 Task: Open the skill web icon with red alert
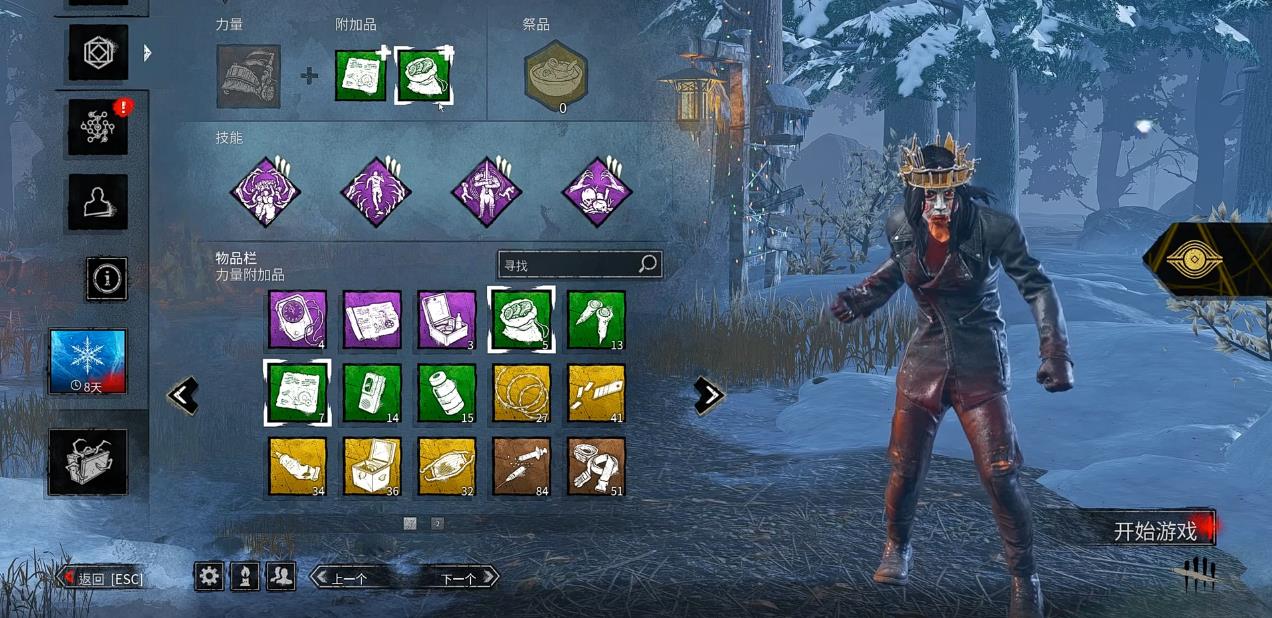(x=98, y=127)
